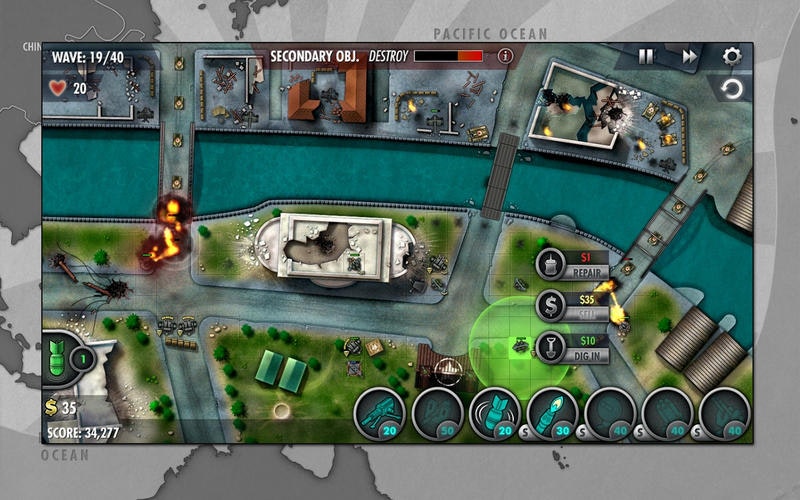Viewport: 800px width, 500px height.
Task: Pause the game
Action: coord(646,57)
